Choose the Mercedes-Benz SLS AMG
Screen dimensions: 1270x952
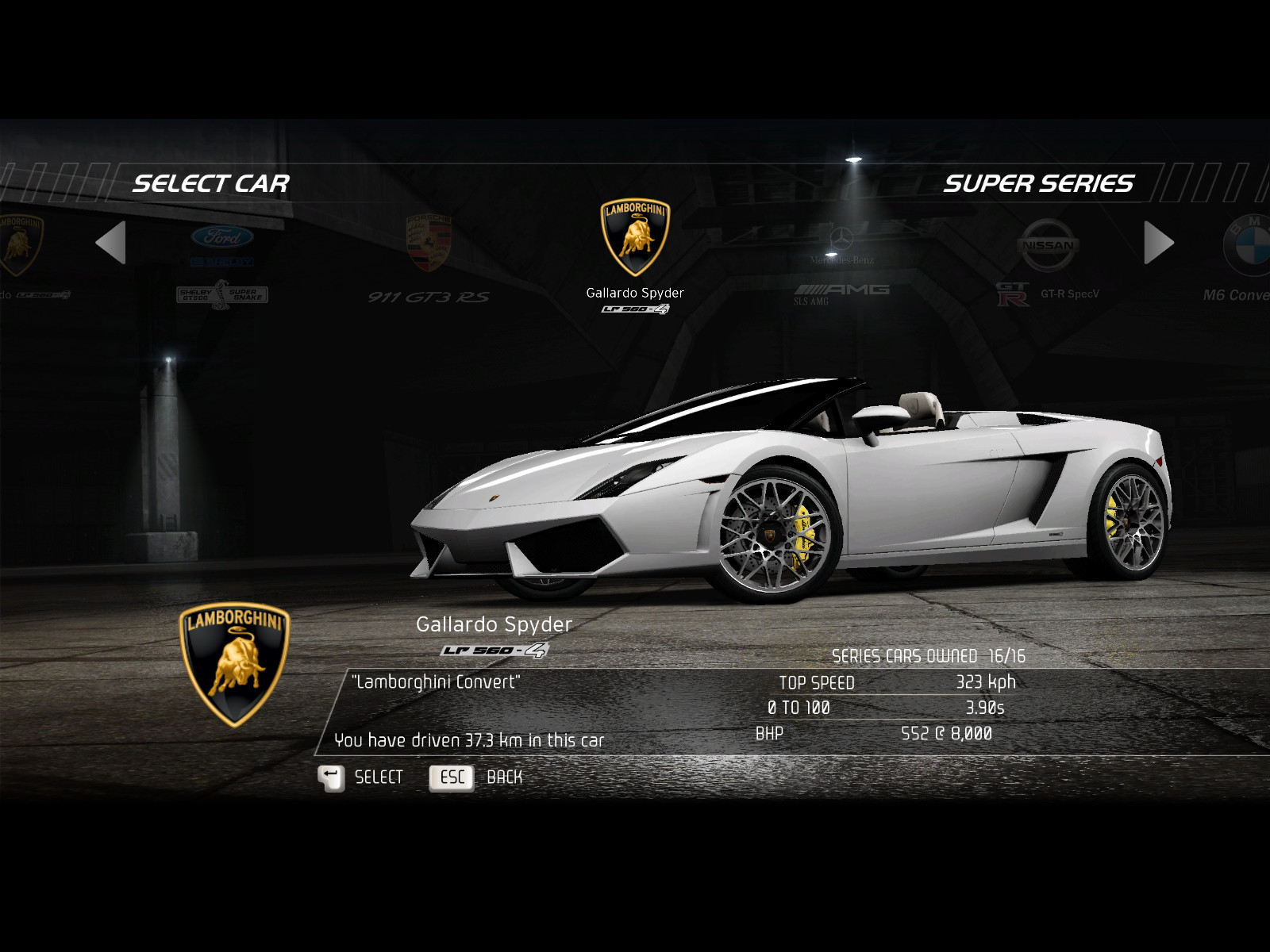coord(841,262)
